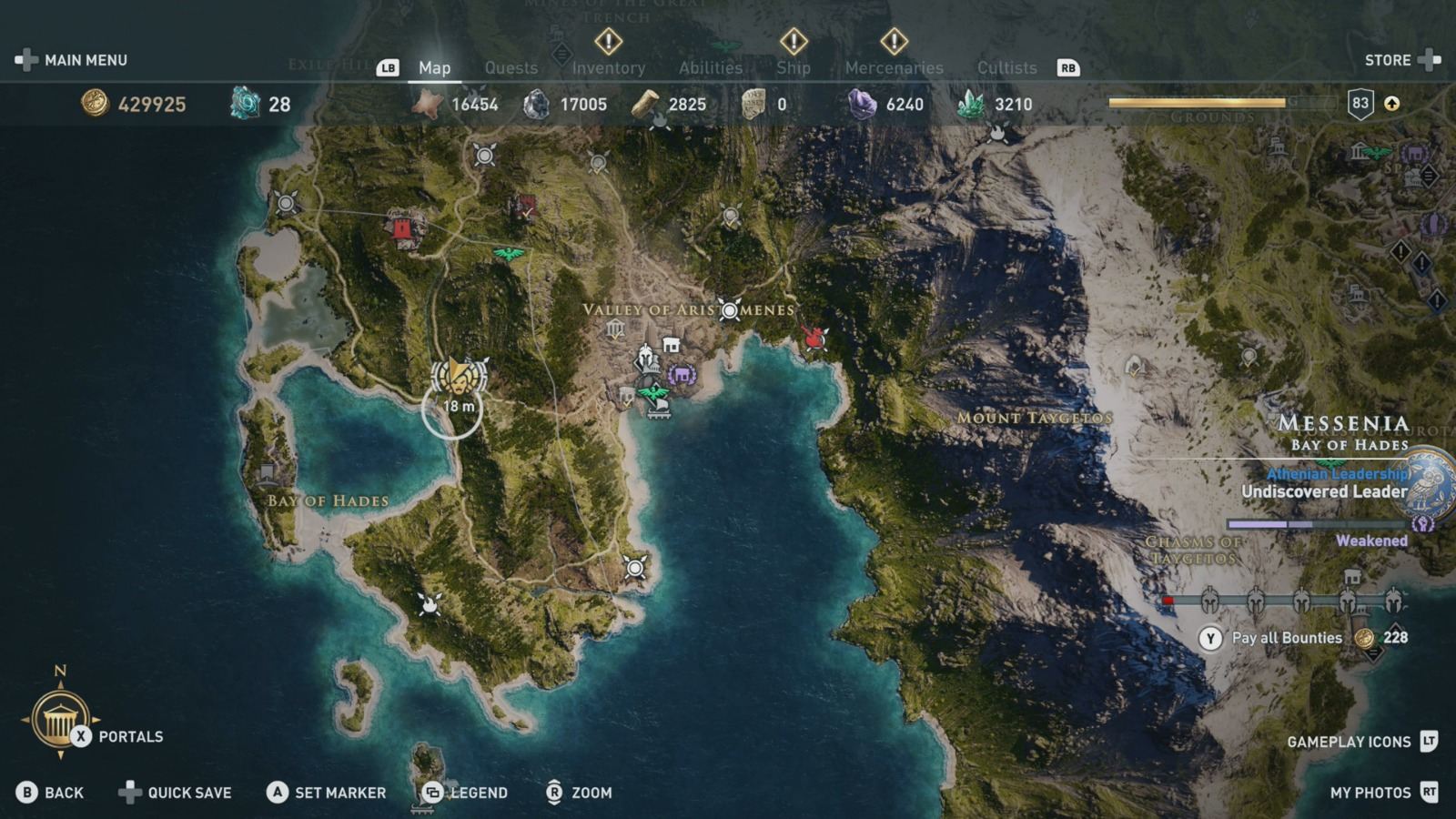Click the Portals temple icon bottom left
Viewport: 1456px width, 819px height.
tap(61, 718)
